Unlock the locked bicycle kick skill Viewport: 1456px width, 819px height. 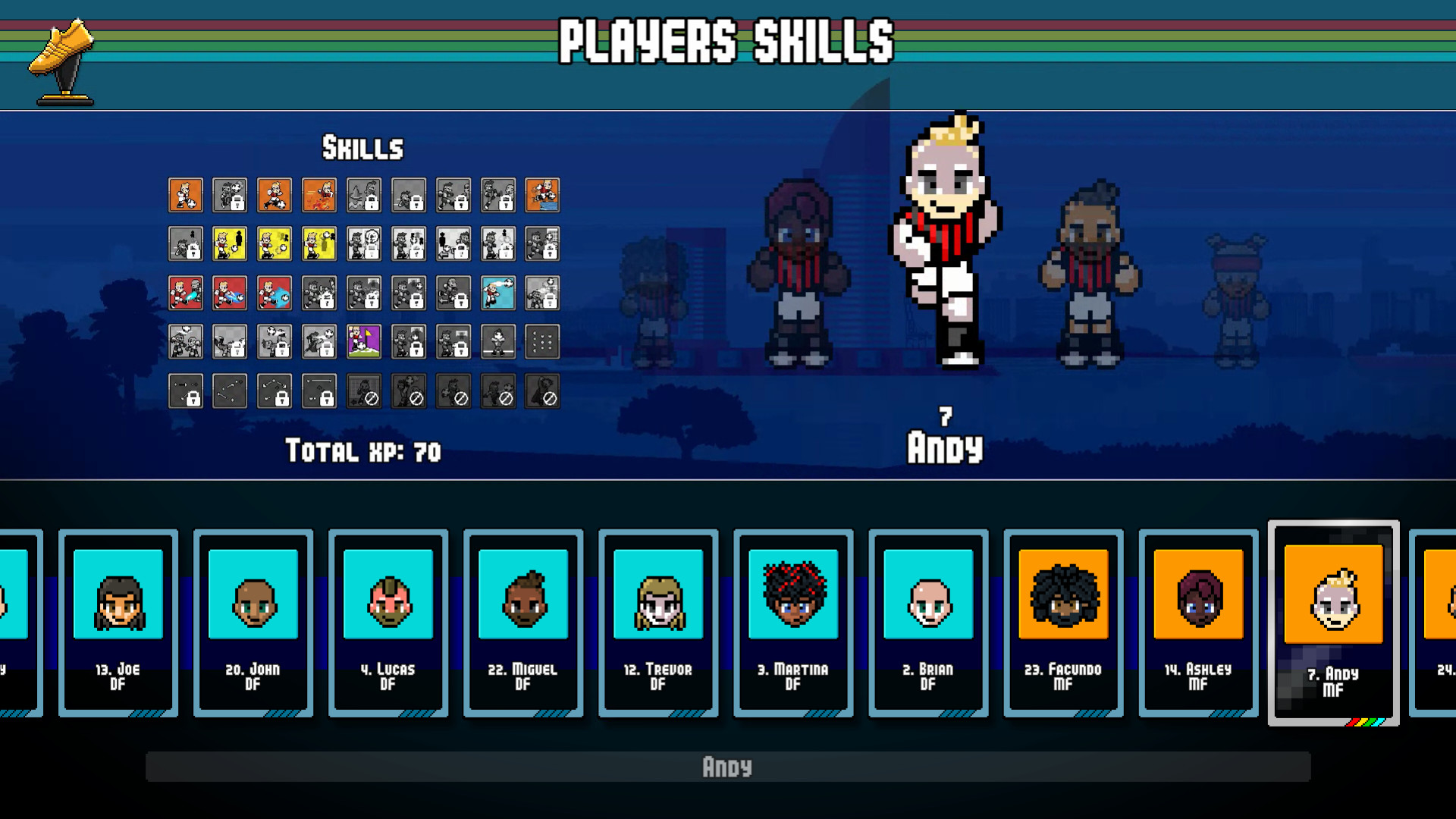click(231, 341)
